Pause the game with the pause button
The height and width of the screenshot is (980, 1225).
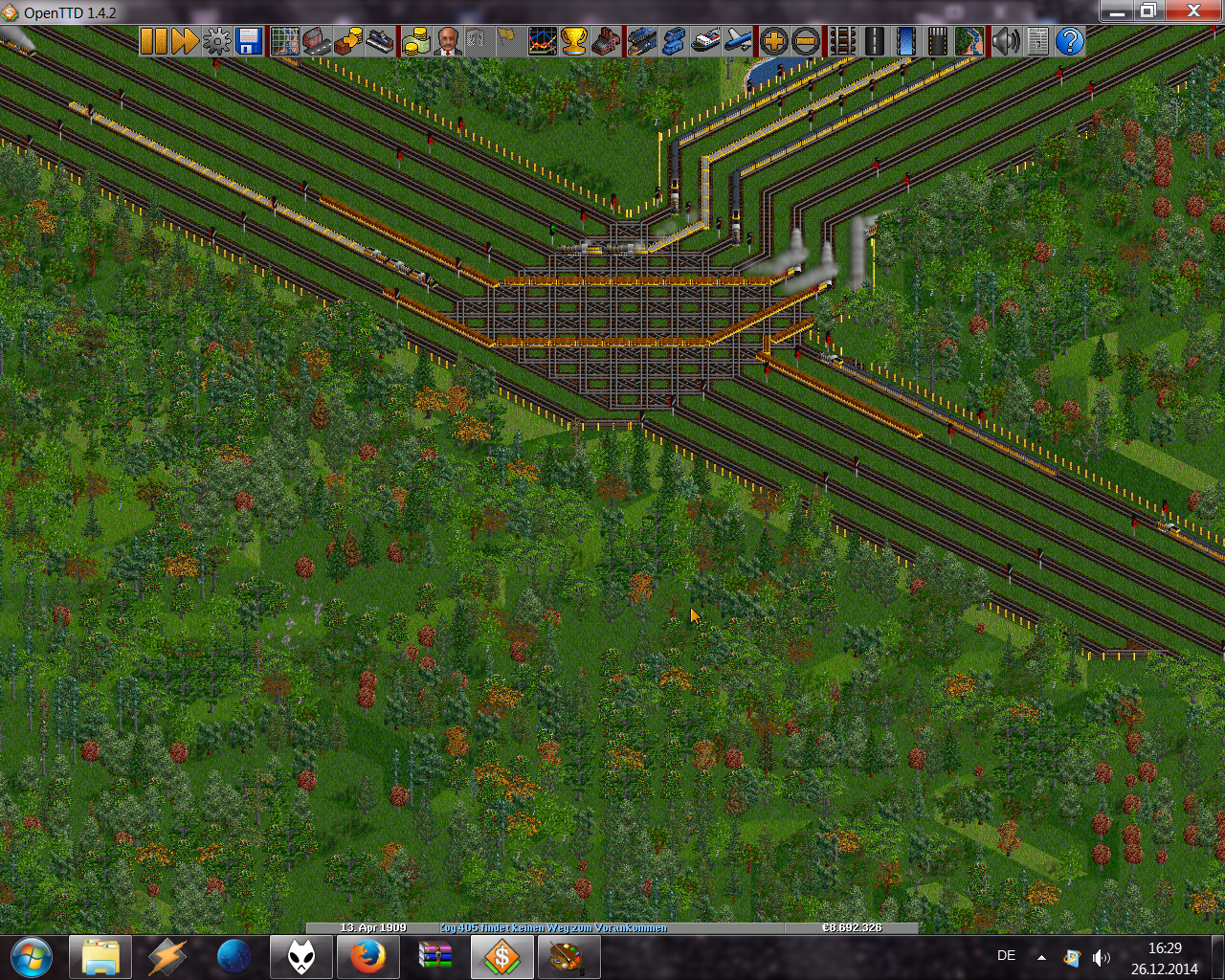tap(153, 41)
